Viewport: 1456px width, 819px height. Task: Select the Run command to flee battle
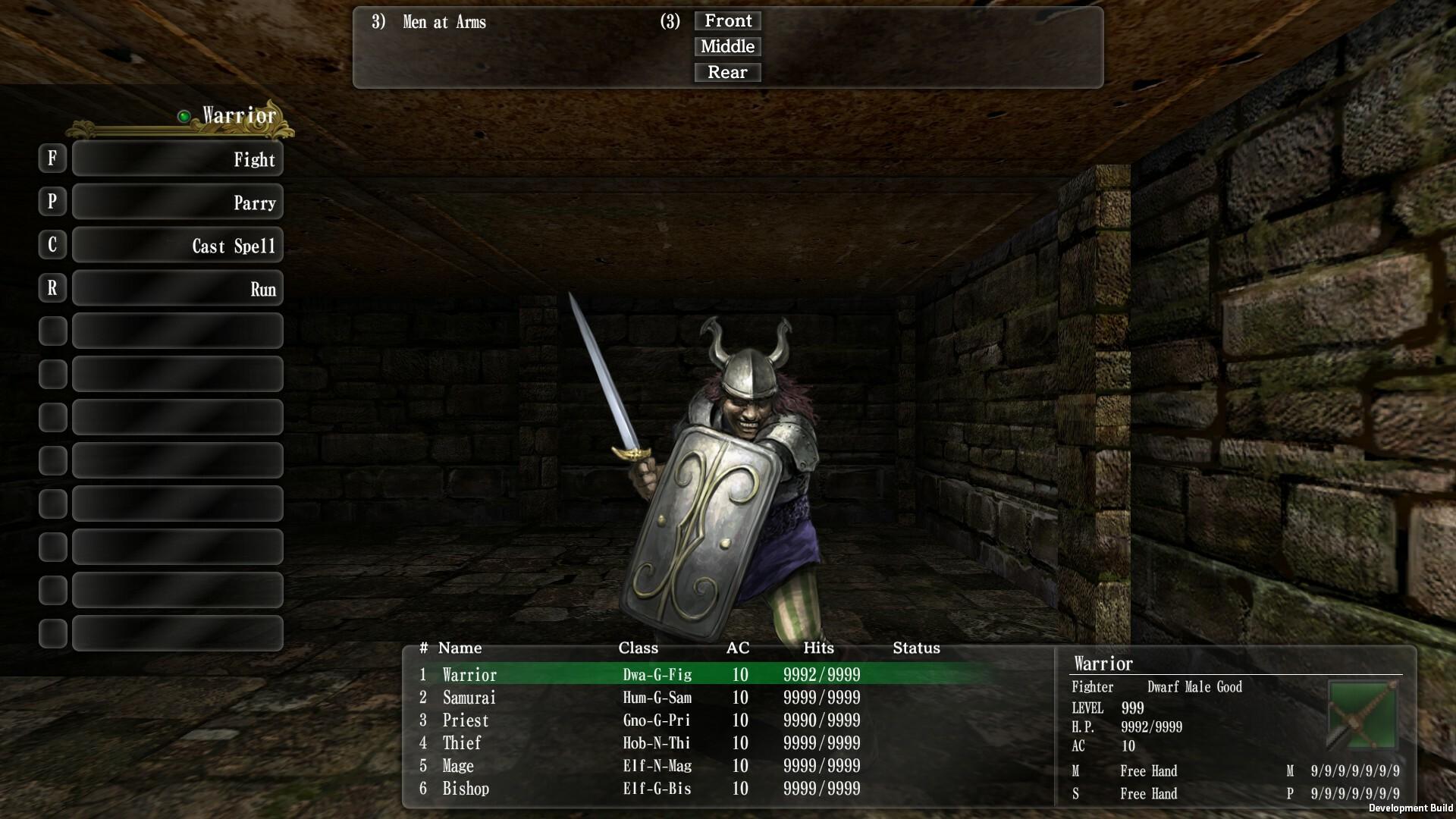[x=177, y=288]
